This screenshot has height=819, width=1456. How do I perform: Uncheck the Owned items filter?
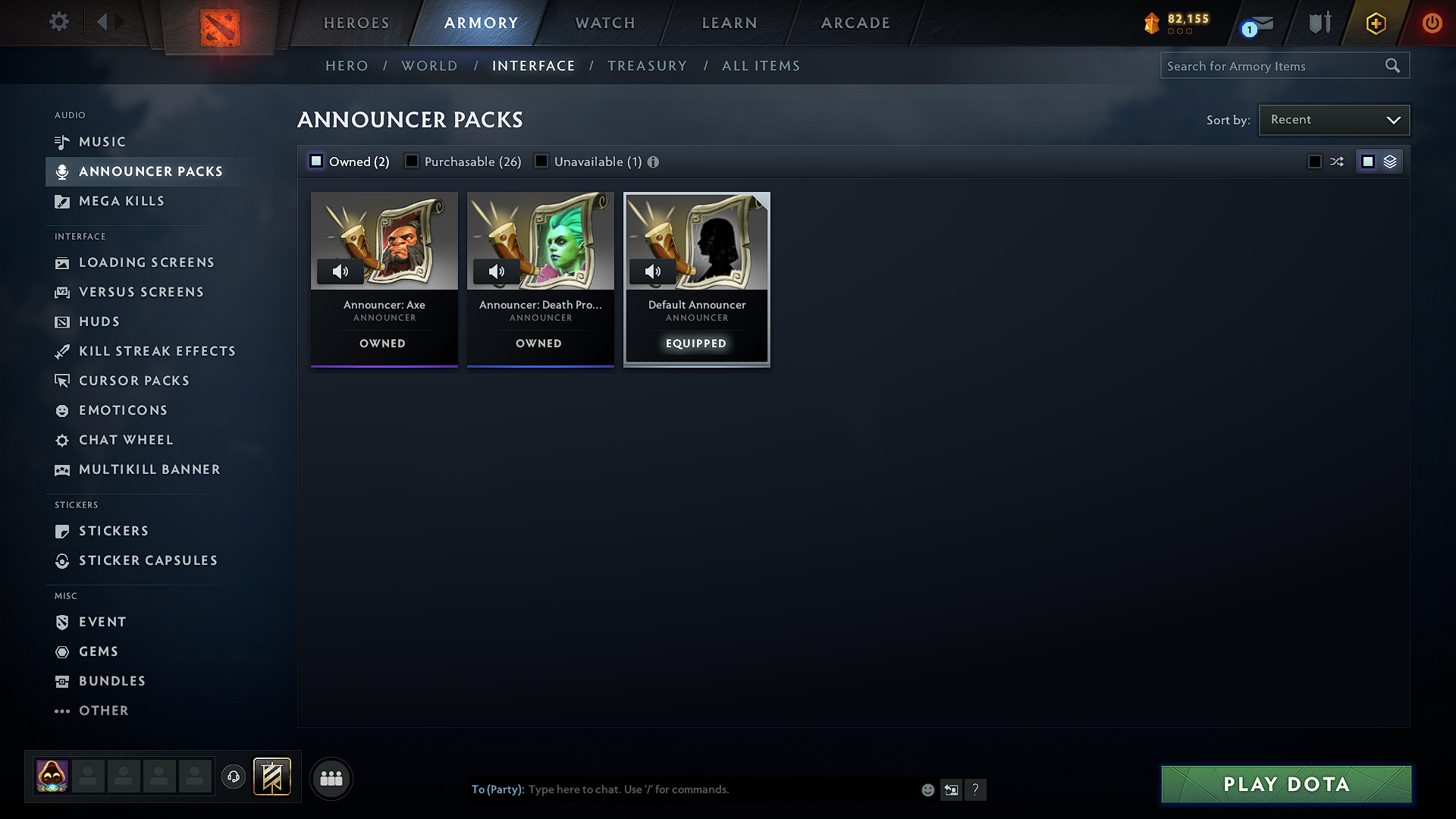pyautogui.click(x=315, y=161)
